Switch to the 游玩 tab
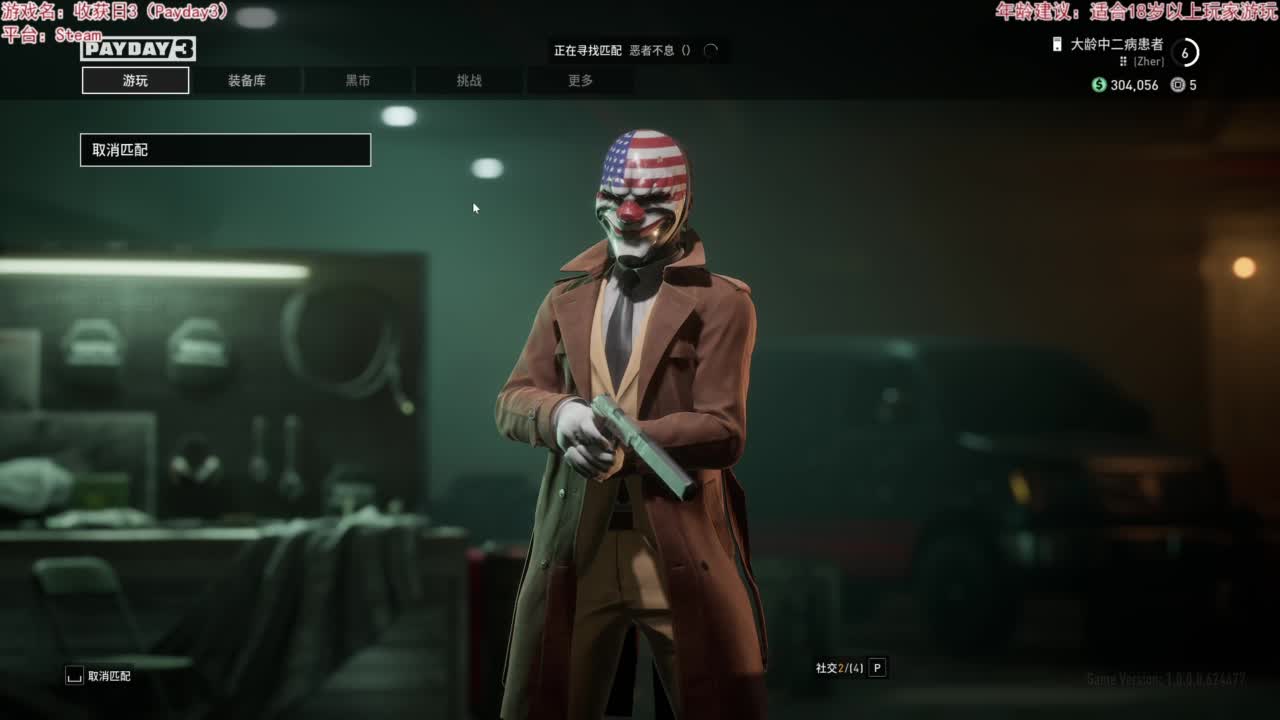This screenshot has height=720, width=1280. click(x=135, y=81)
